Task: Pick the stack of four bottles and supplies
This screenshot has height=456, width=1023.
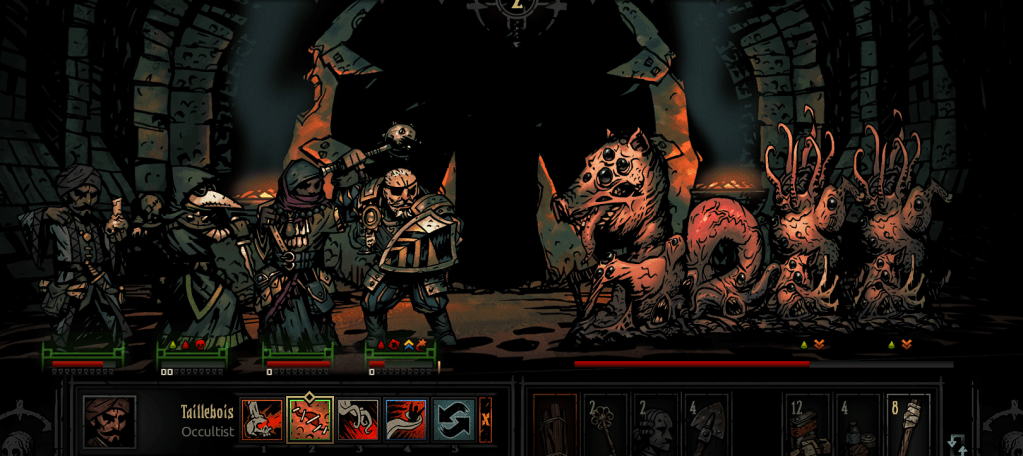Action: coord(857,424)
